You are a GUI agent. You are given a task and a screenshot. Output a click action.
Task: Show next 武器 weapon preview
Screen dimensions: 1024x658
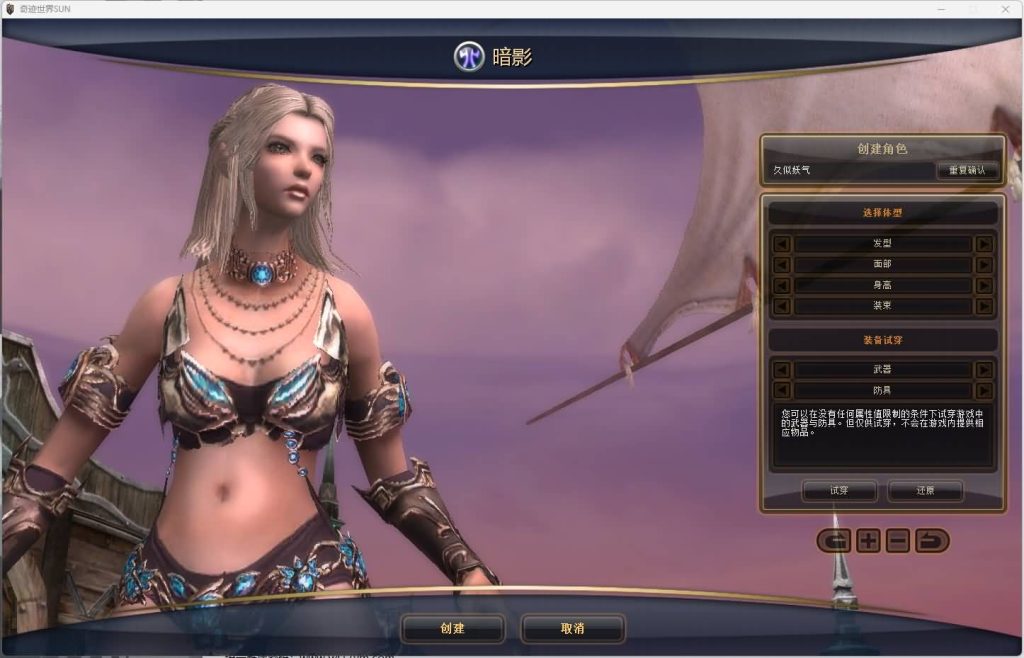[x=984, y=369]
